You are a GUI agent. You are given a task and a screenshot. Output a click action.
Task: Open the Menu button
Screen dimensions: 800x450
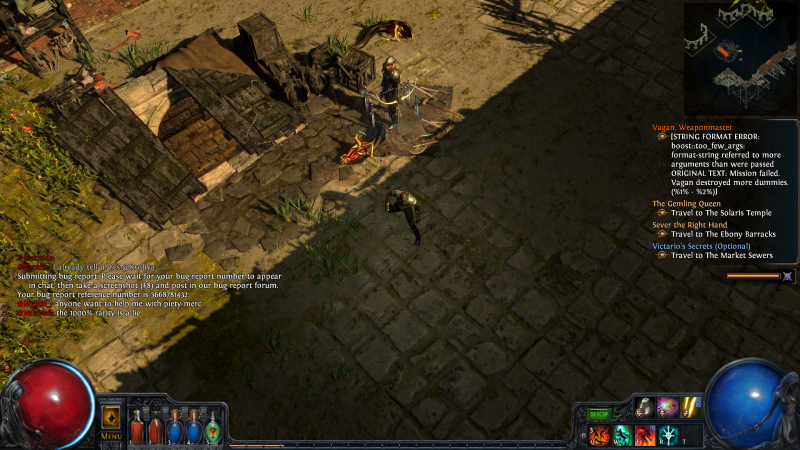[111, 436]
